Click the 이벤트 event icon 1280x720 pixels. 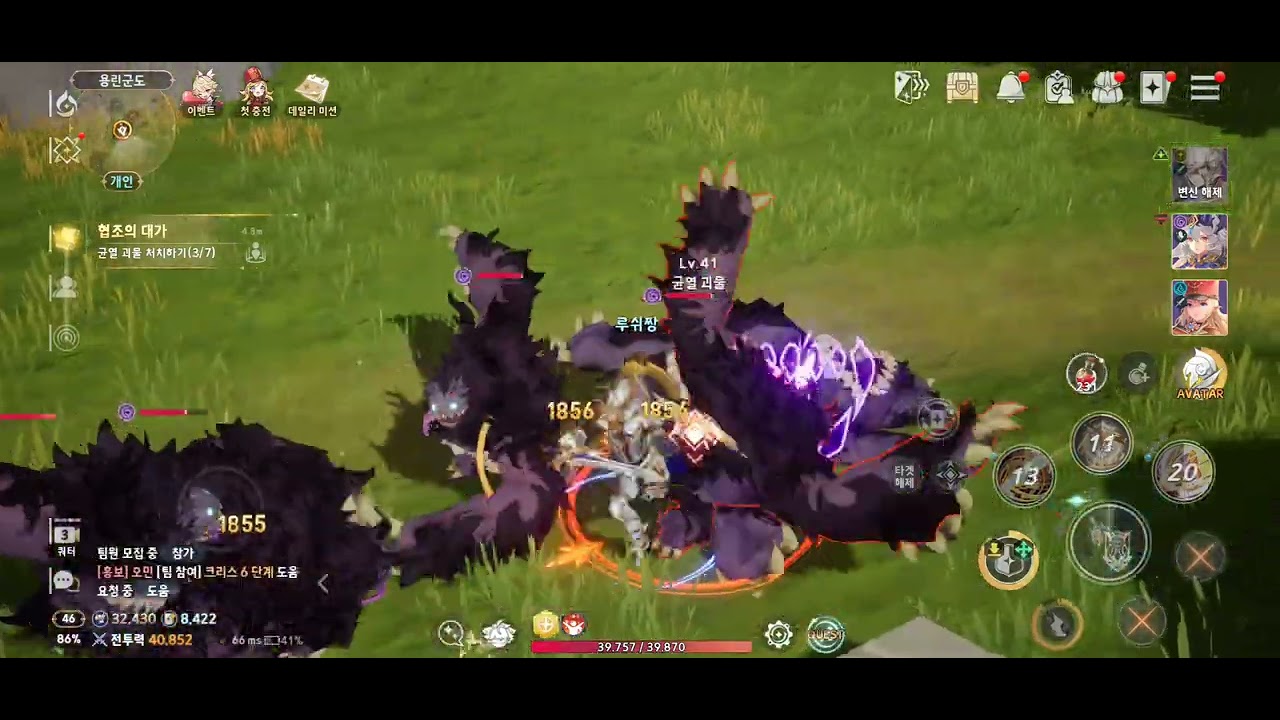tap(202, 92)
